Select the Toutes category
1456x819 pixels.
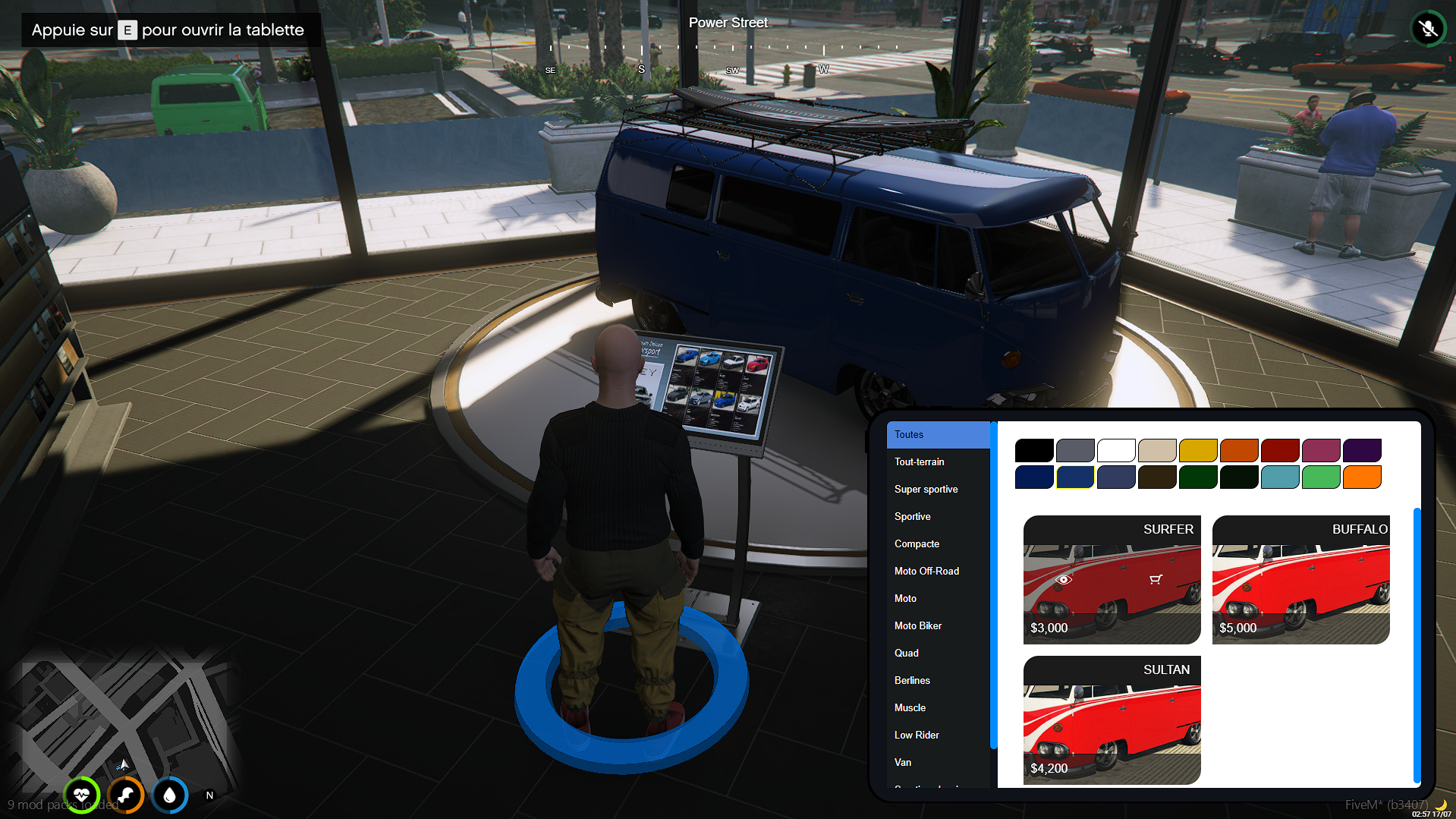click(x=938, y=435)
